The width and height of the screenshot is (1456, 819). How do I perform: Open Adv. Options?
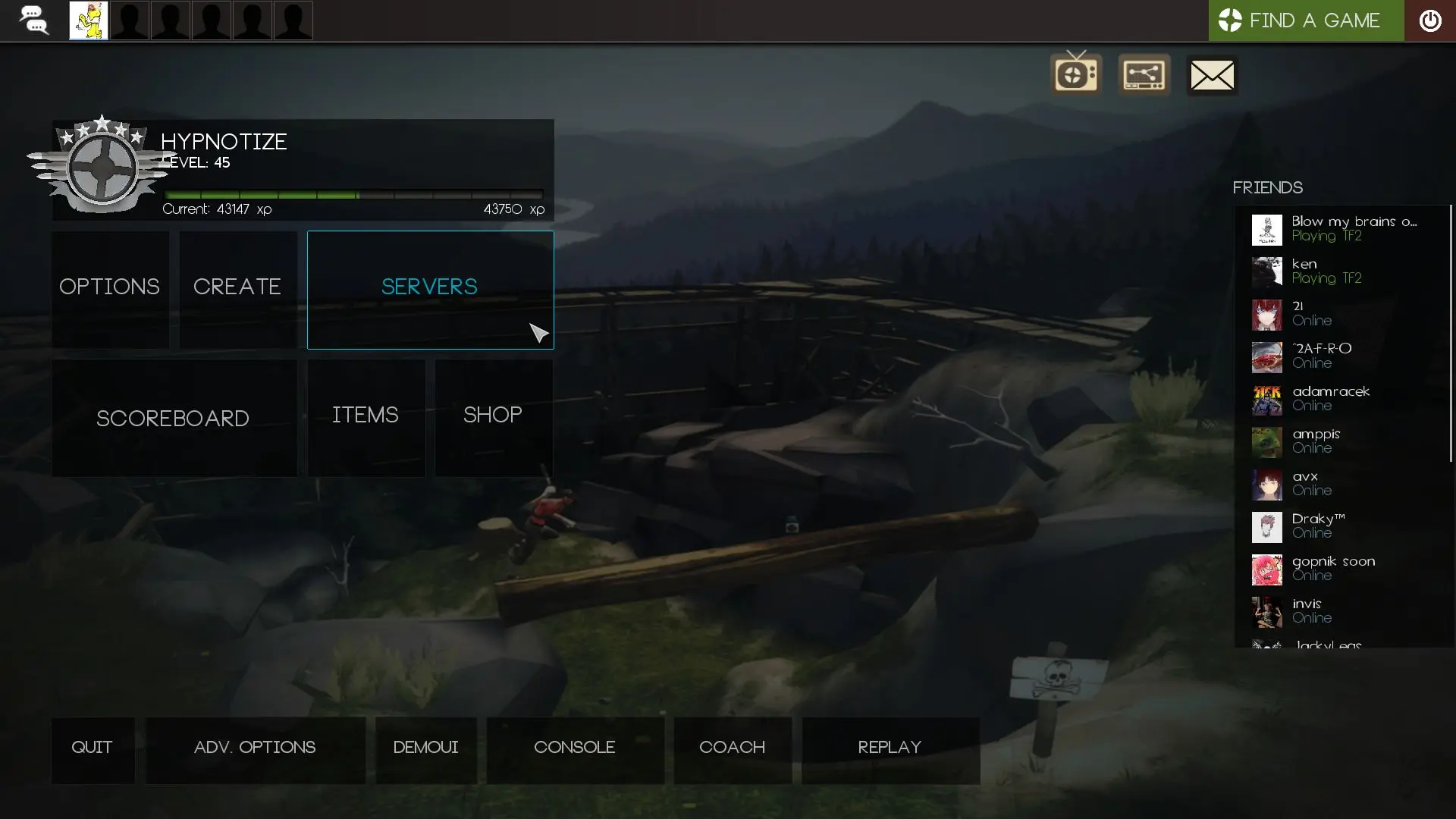click(x=255, y=748)
